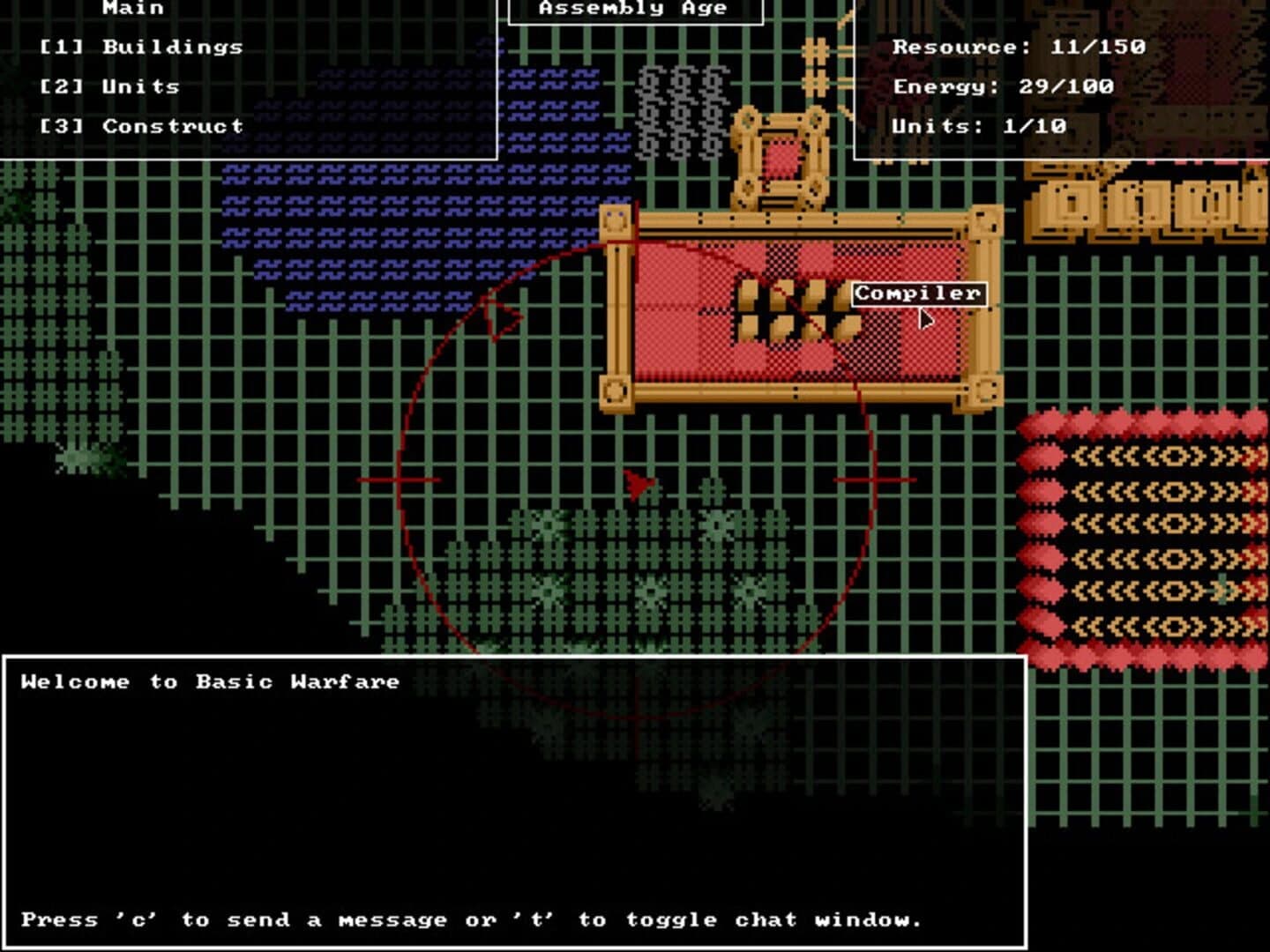Click the red arrow unit inside the targeting circle
This screenshot has height=952, width=1270.
[x=639, y=483]
